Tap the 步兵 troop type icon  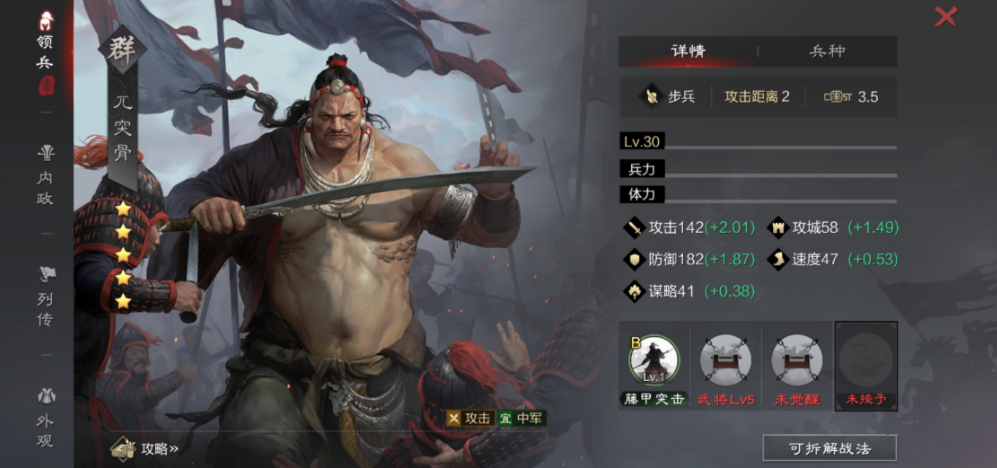pyautogui.click(x=653, y=97)
